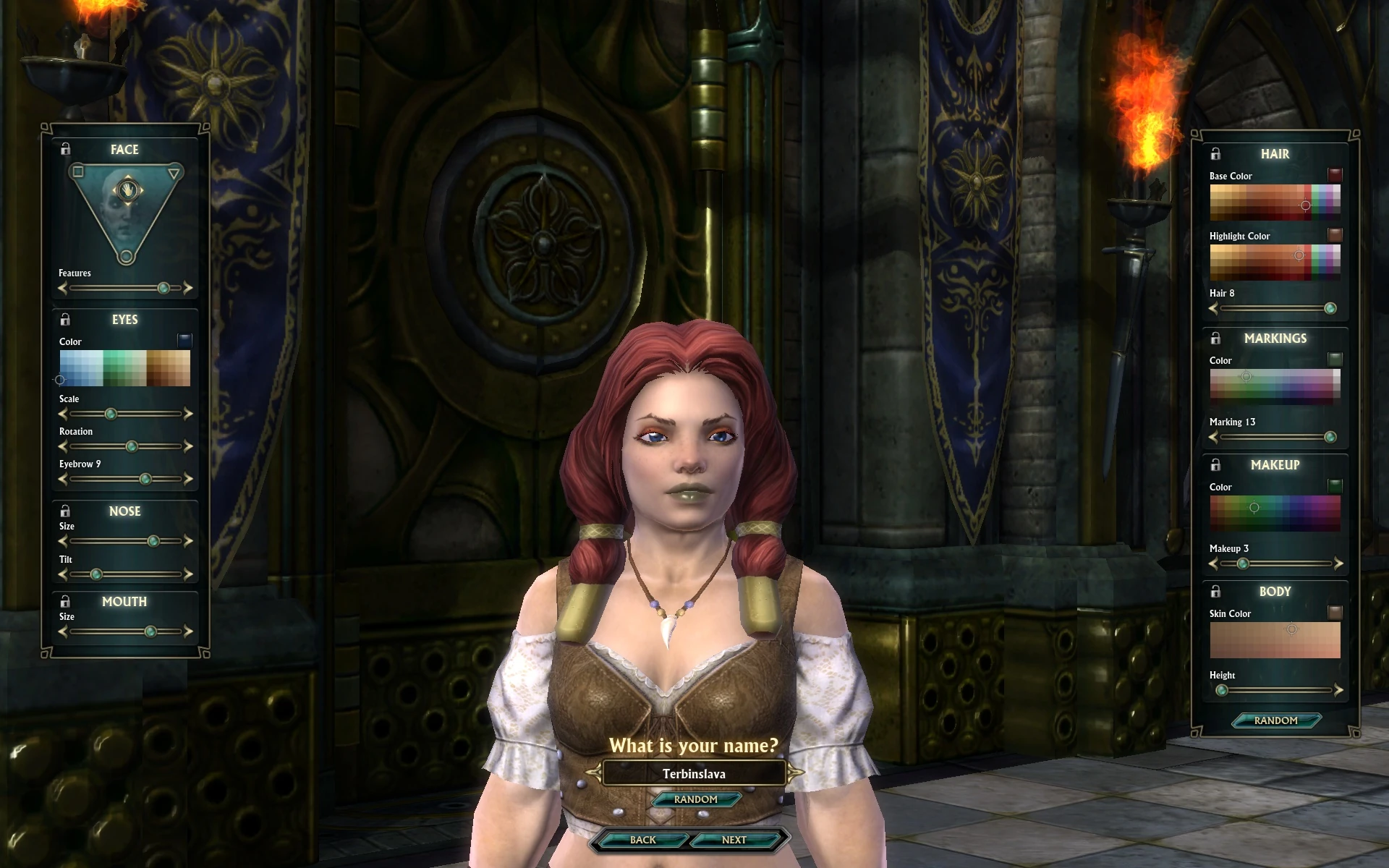The image size is (1389, 868).
Task: Toggle the lock on the MOUTH panel
Action: pyautogui.click(x=66, y=600)
